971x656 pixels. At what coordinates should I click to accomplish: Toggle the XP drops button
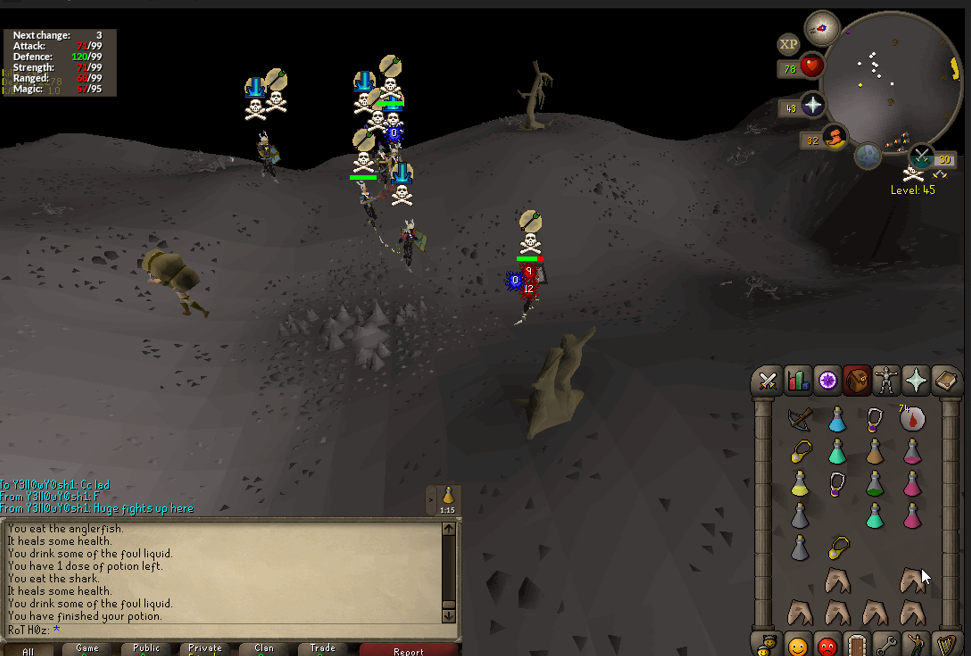(x=789, y=44)
